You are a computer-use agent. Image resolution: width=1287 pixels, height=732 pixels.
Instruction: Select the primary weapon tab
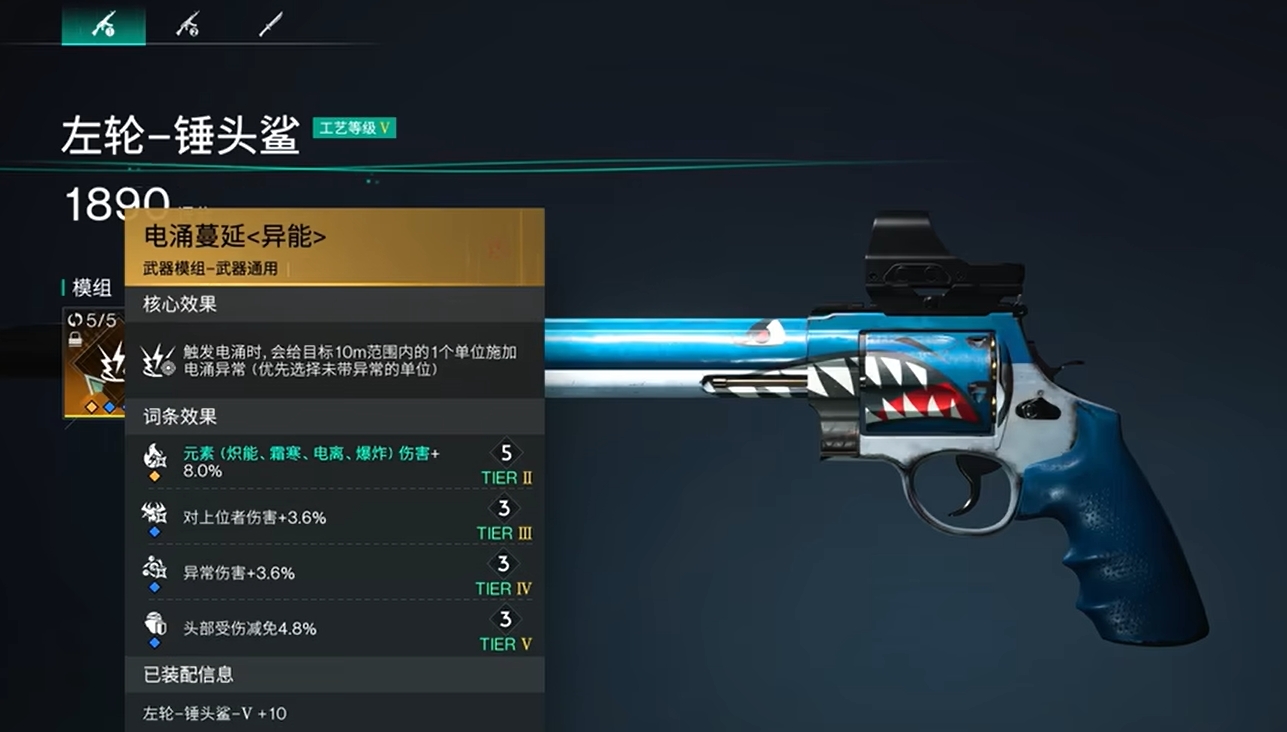click(x=103, y=24)
